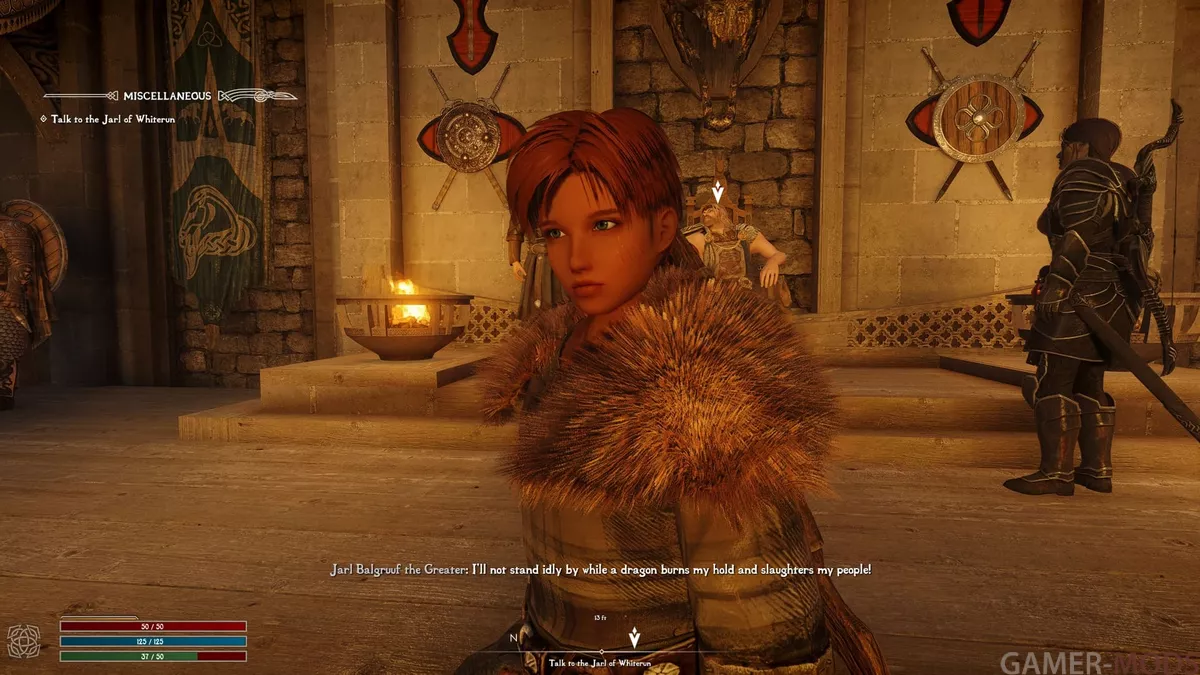Click the Celtic knot emblem beside the stat bars
Image resolution: width=1200 pixels, height=675 pixels.
(x=23, y=640)
